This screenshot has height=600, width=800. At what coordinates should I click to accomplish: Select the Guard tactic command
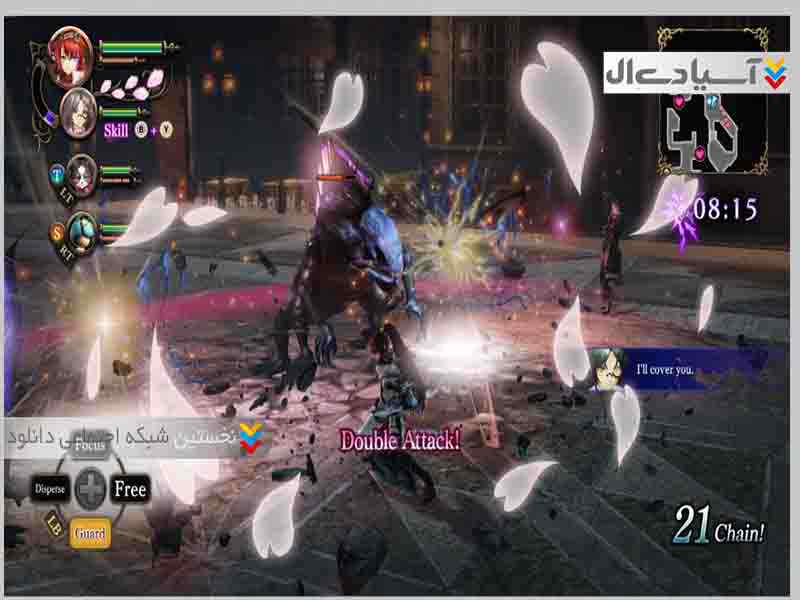(89, 534)
